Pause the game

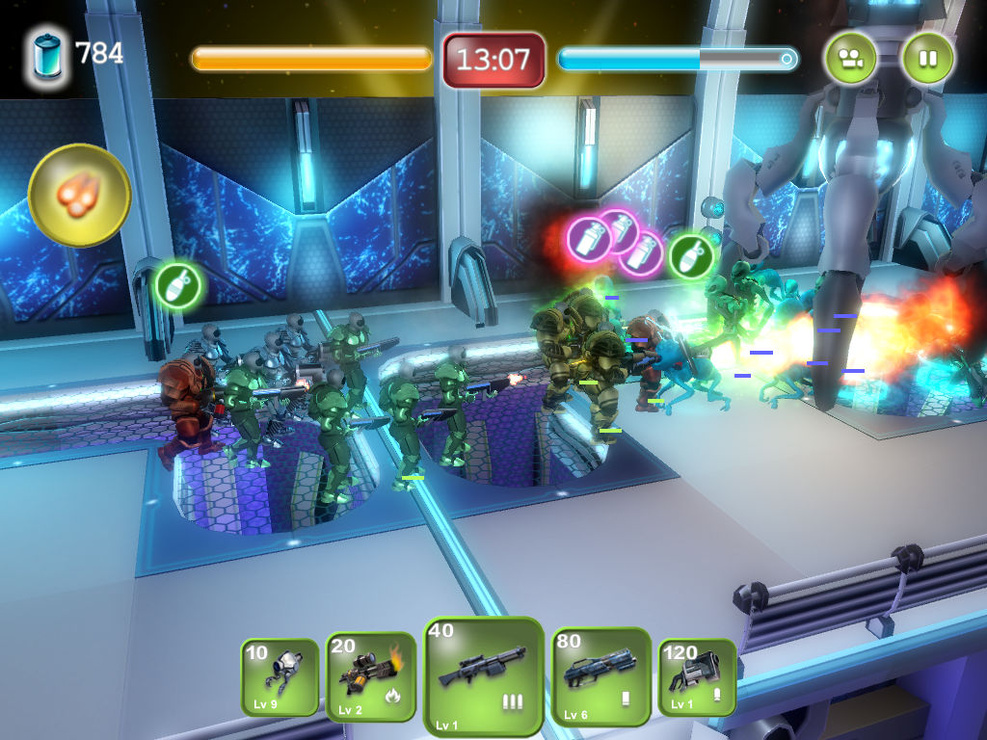pos(928,58)
